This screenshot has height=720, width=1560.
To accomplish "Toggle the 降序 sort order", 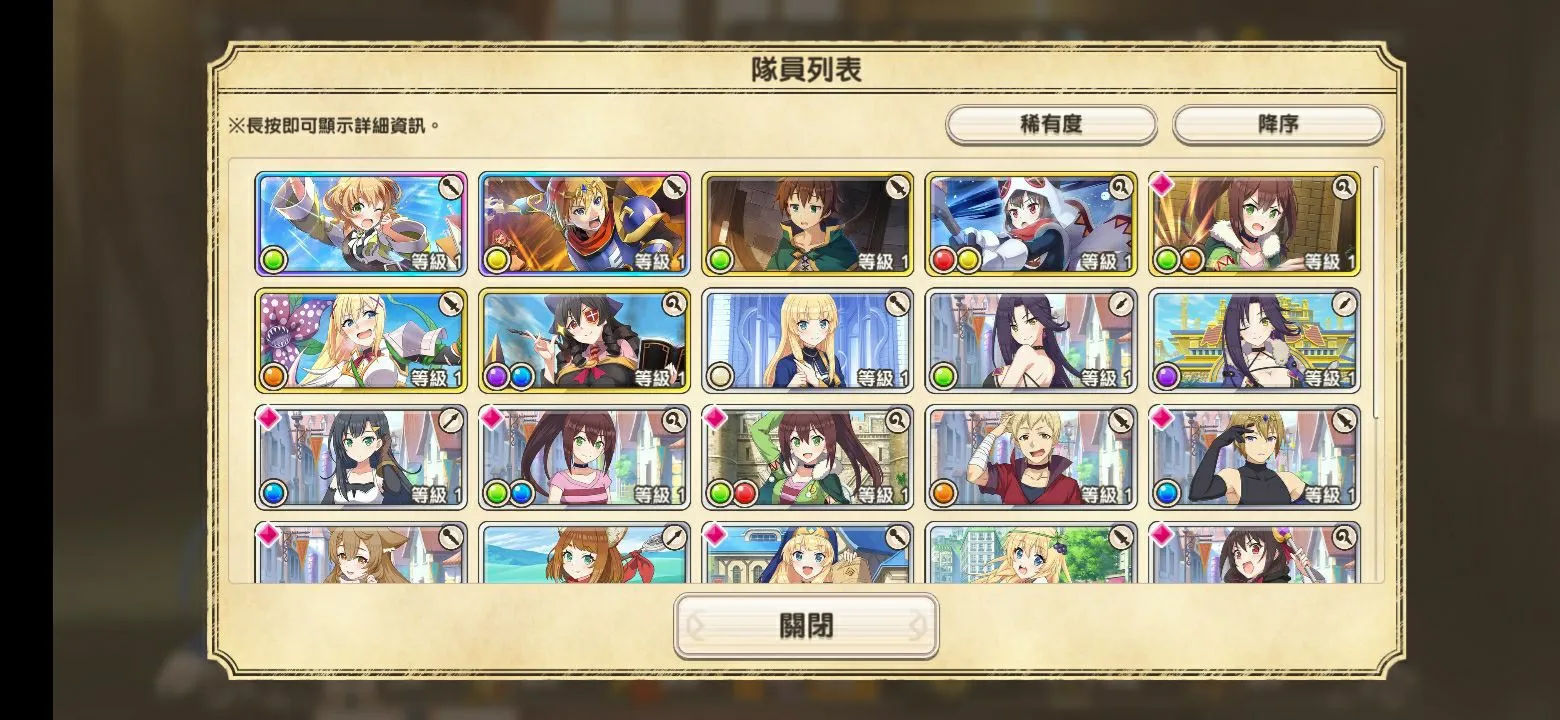I will point(1277,125).
